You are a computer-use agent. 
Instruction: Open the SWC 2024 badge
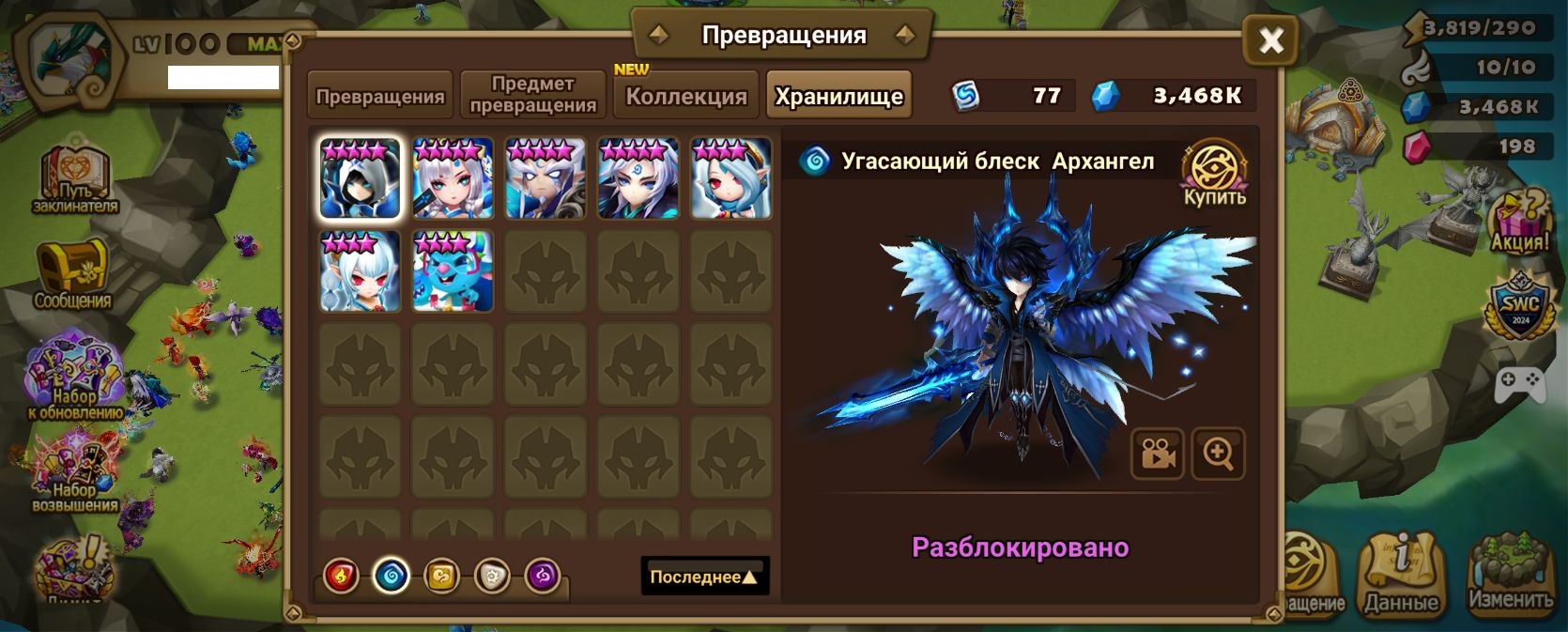(x=1519, y=306)
